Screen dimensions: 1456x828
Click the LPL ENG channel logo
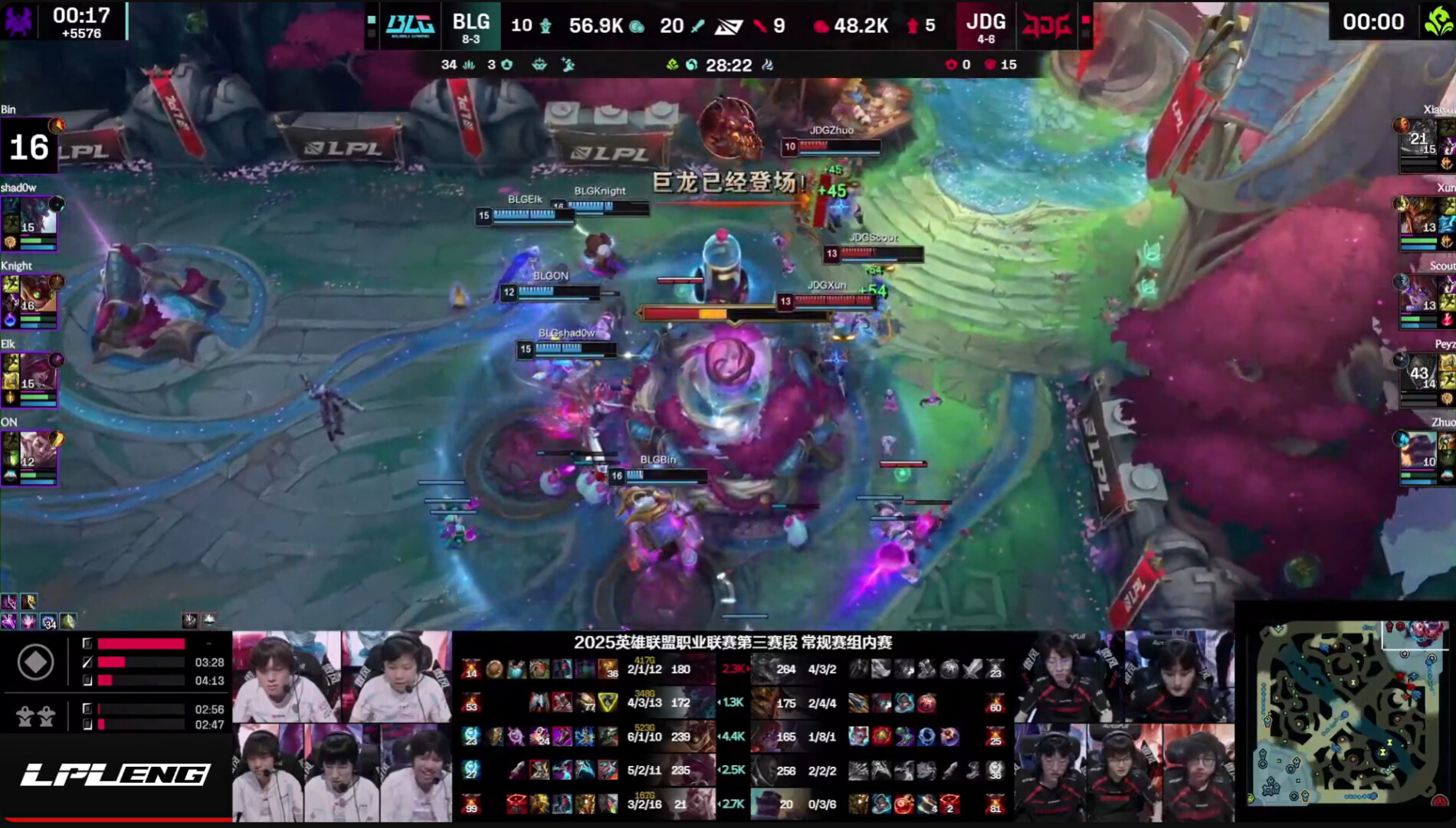(x=115, y=775)
